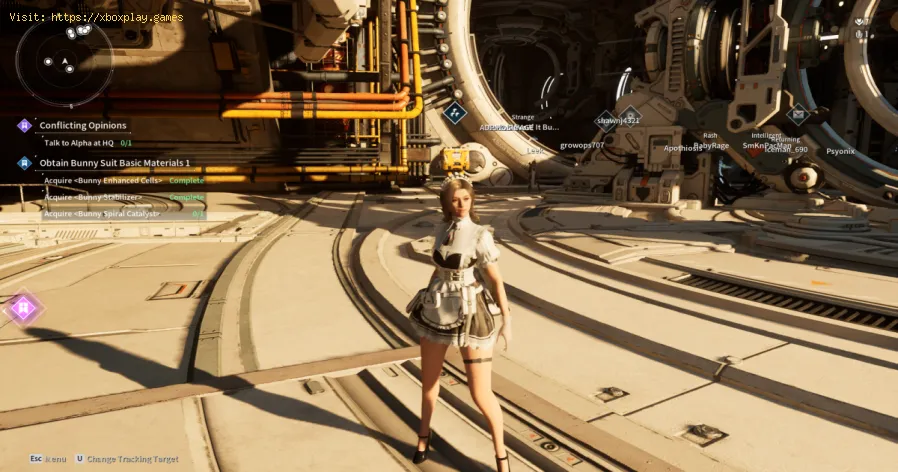This screenshot has width=898, height=472.
Task: Select Obtain Bunny Suit Basic Materials quest
Action: pyautogui.click(x=114, y=162)
